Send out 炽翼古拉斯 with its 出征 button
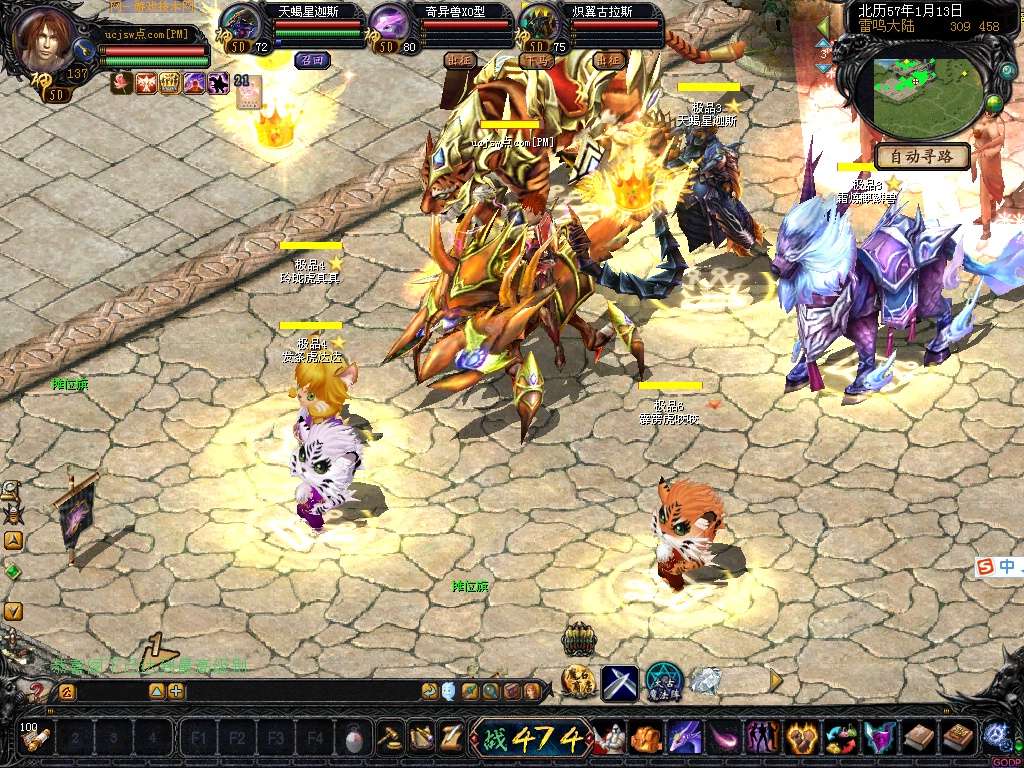Viewport: 1024px width, 768px height. point(608,60)
